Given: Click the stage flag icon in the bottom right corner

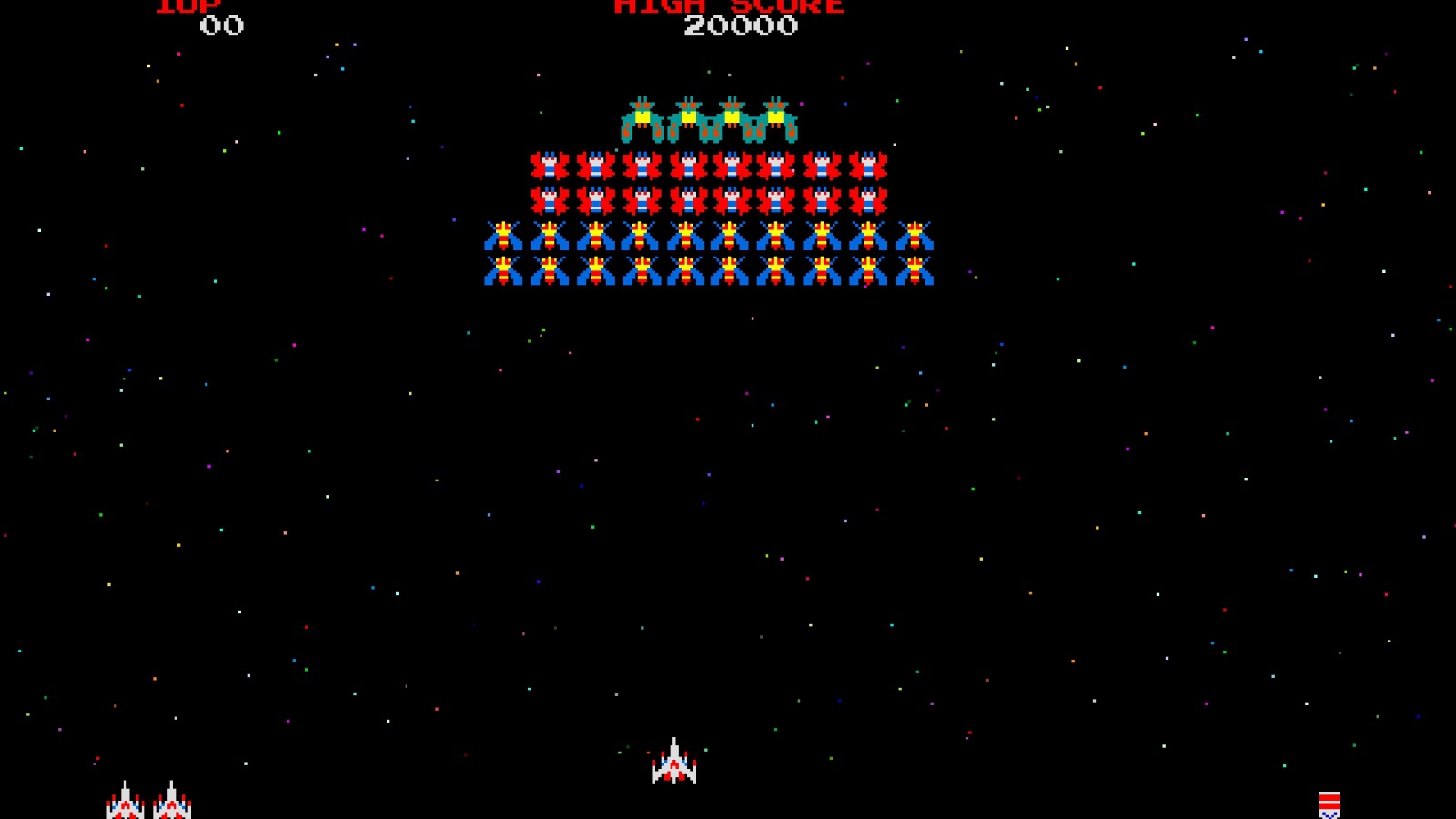Looking at the screenshot, I should [x=1331, y=803].
